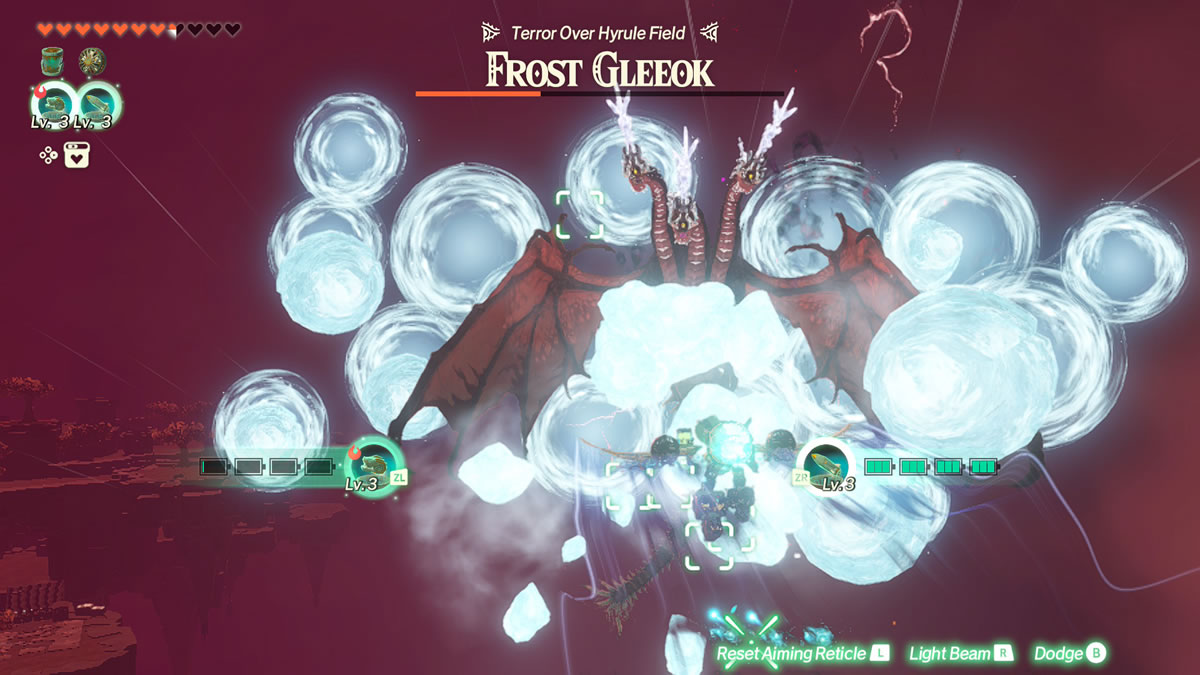
Task: Click the cannon weapon icon beneath the wheel
Action: point(97,105)
